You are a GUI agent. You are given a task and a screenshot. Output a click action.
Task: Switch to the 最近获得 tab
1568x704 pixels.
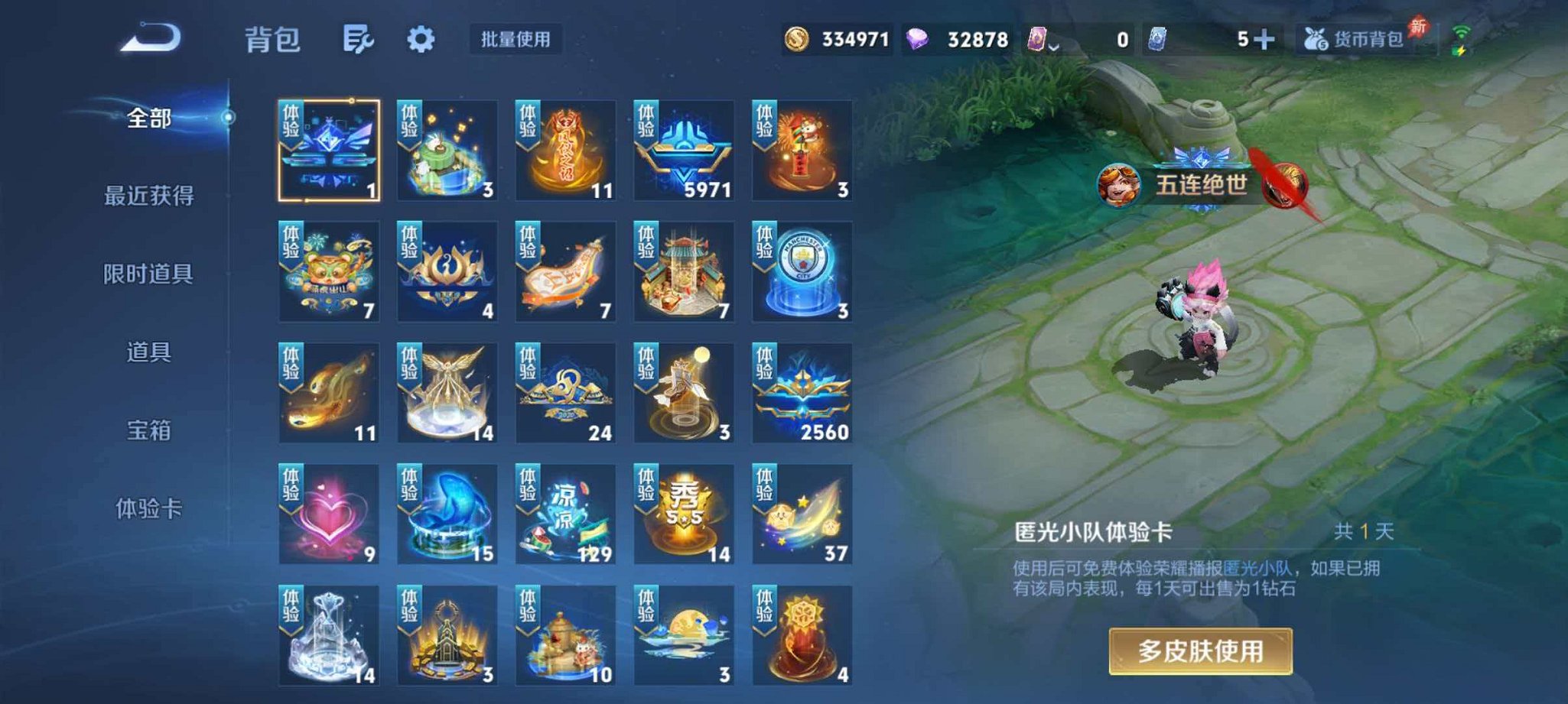(149, 196)
